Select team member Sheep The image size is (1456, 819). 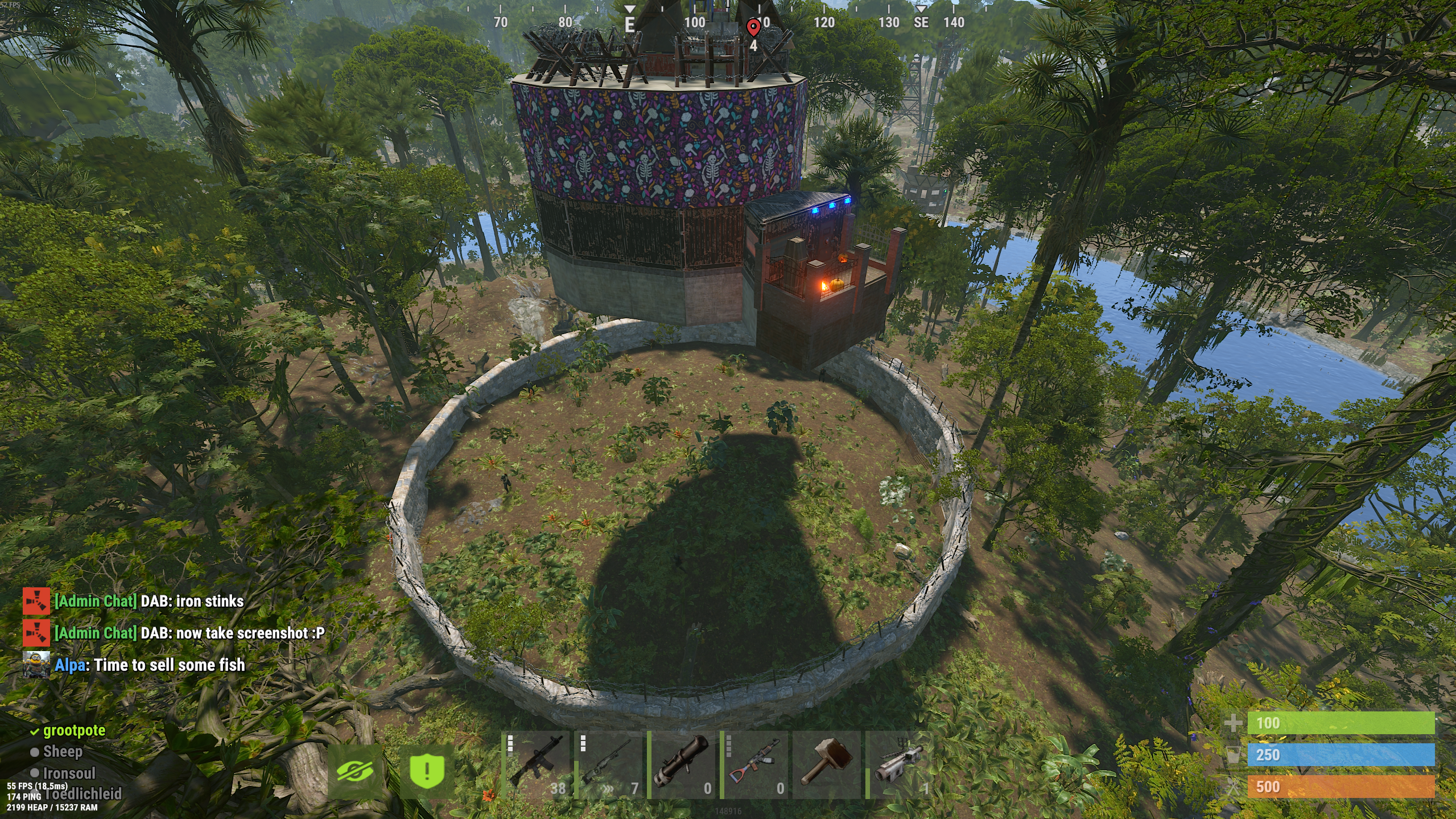[x=63, y=752]
